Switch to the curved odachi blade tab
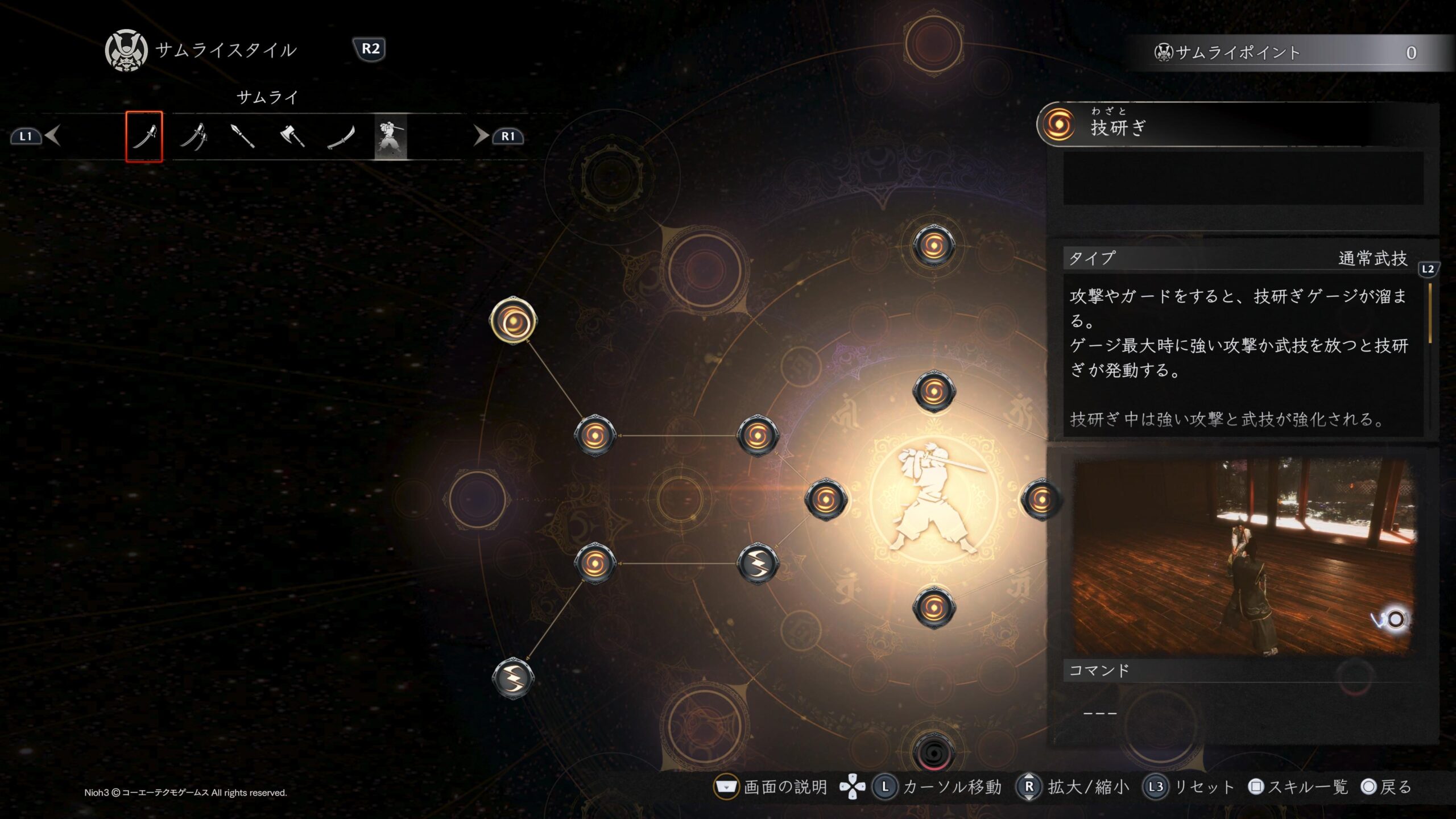The height and width of the screenshot is (819, 1456). [x=341, y=136]
